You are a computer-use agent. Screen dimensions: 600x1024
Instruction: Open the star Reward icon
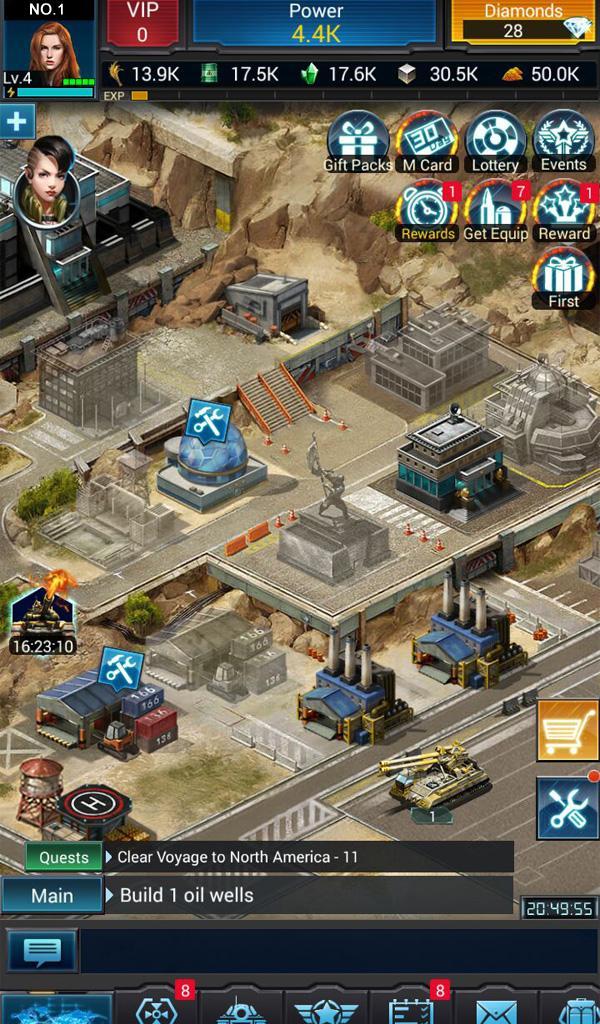tap(563, 210)
